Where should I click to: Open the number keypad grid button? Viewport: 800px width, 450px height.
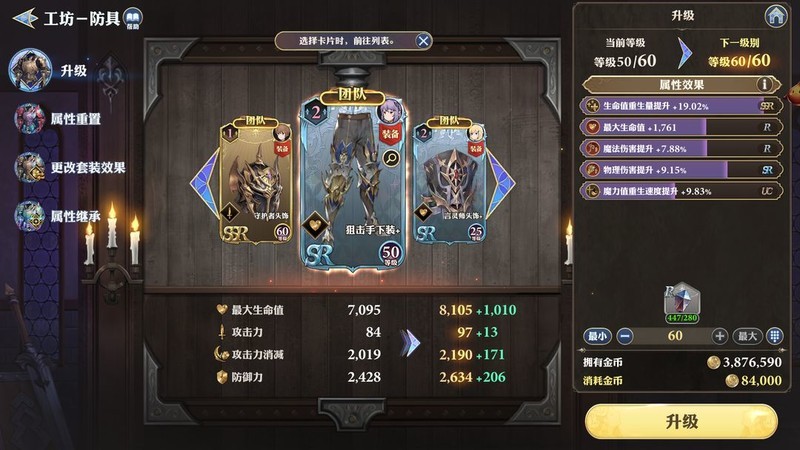click(x=776, y=336)
